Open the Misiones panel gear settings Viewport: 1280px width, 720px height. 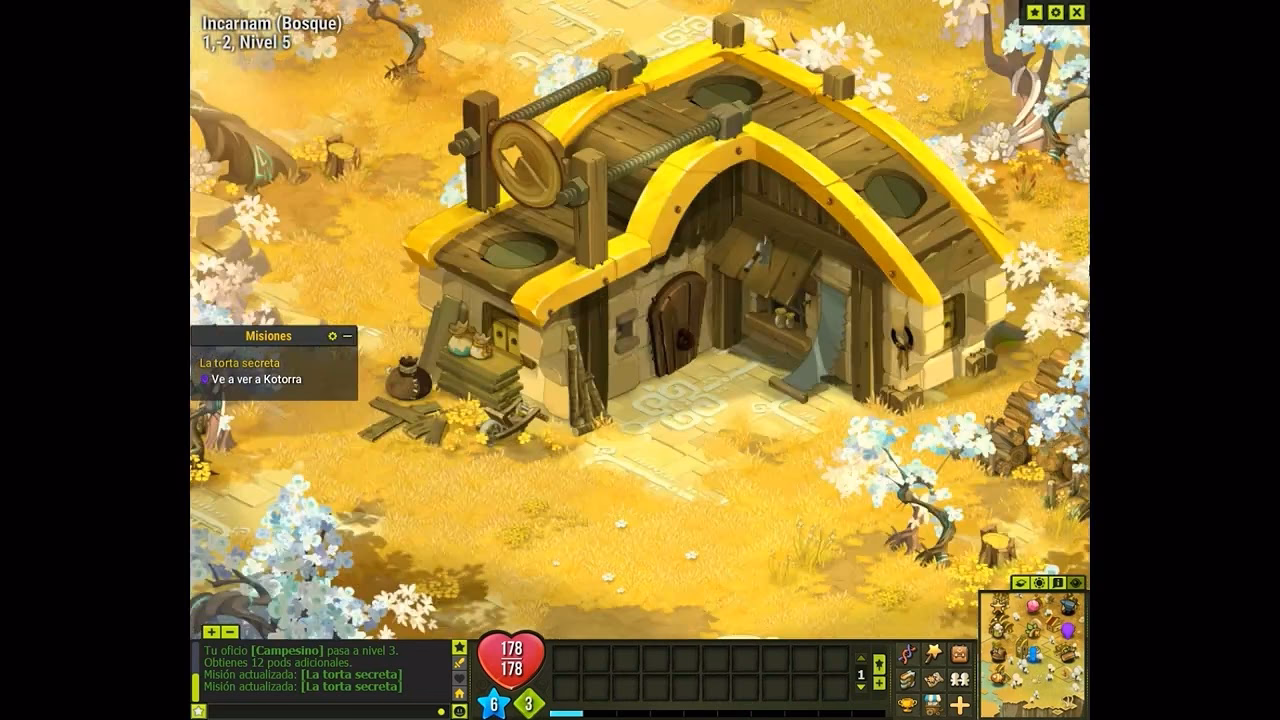click(333, 336)
